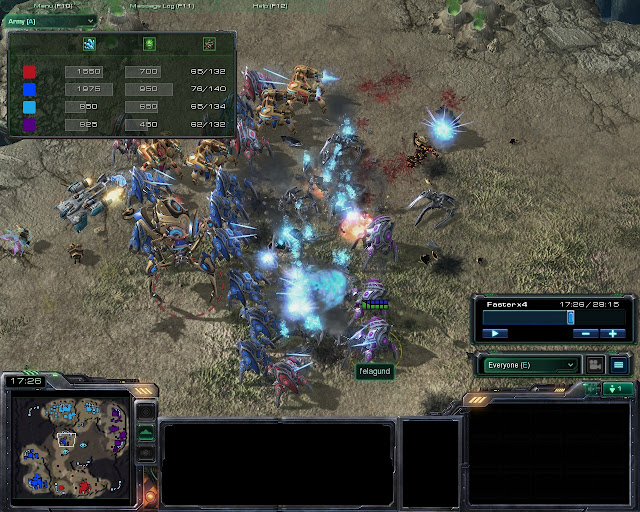Open the Menu (F10) button
Image resolution: width=640 pixels, height=512 pixels.
tap(50, 6)
